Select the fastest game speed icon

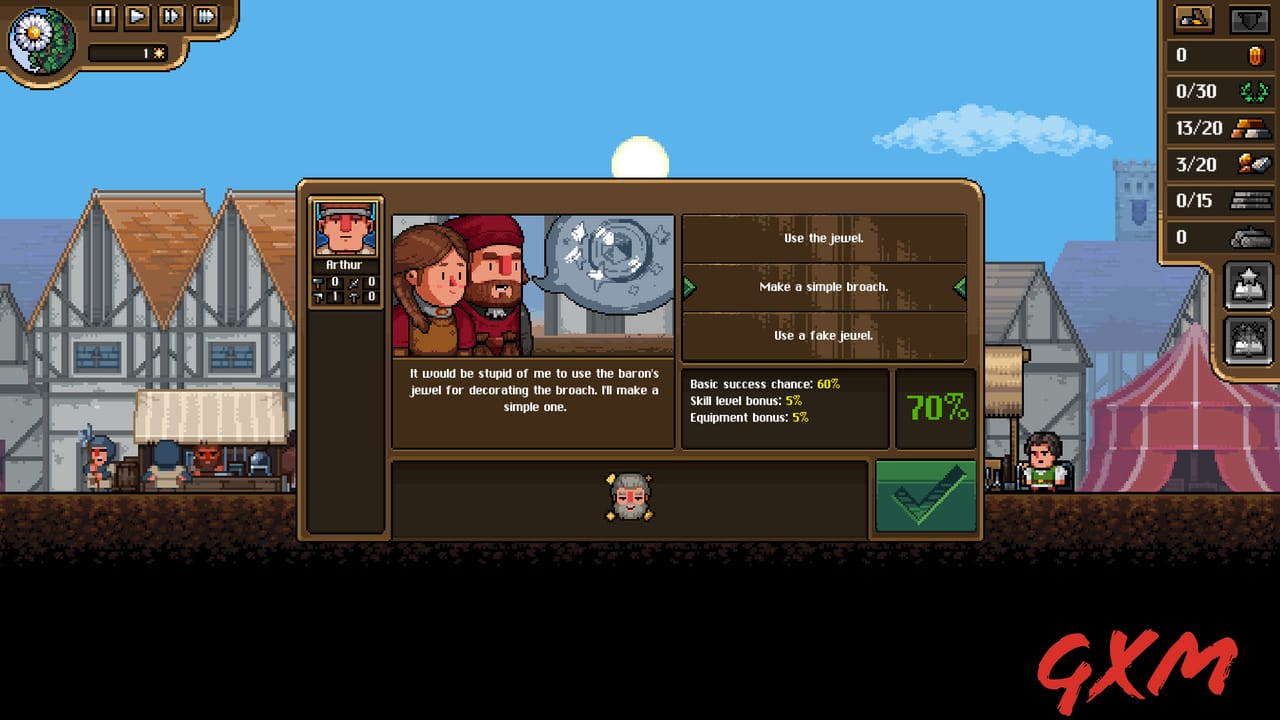click(207, 17)
